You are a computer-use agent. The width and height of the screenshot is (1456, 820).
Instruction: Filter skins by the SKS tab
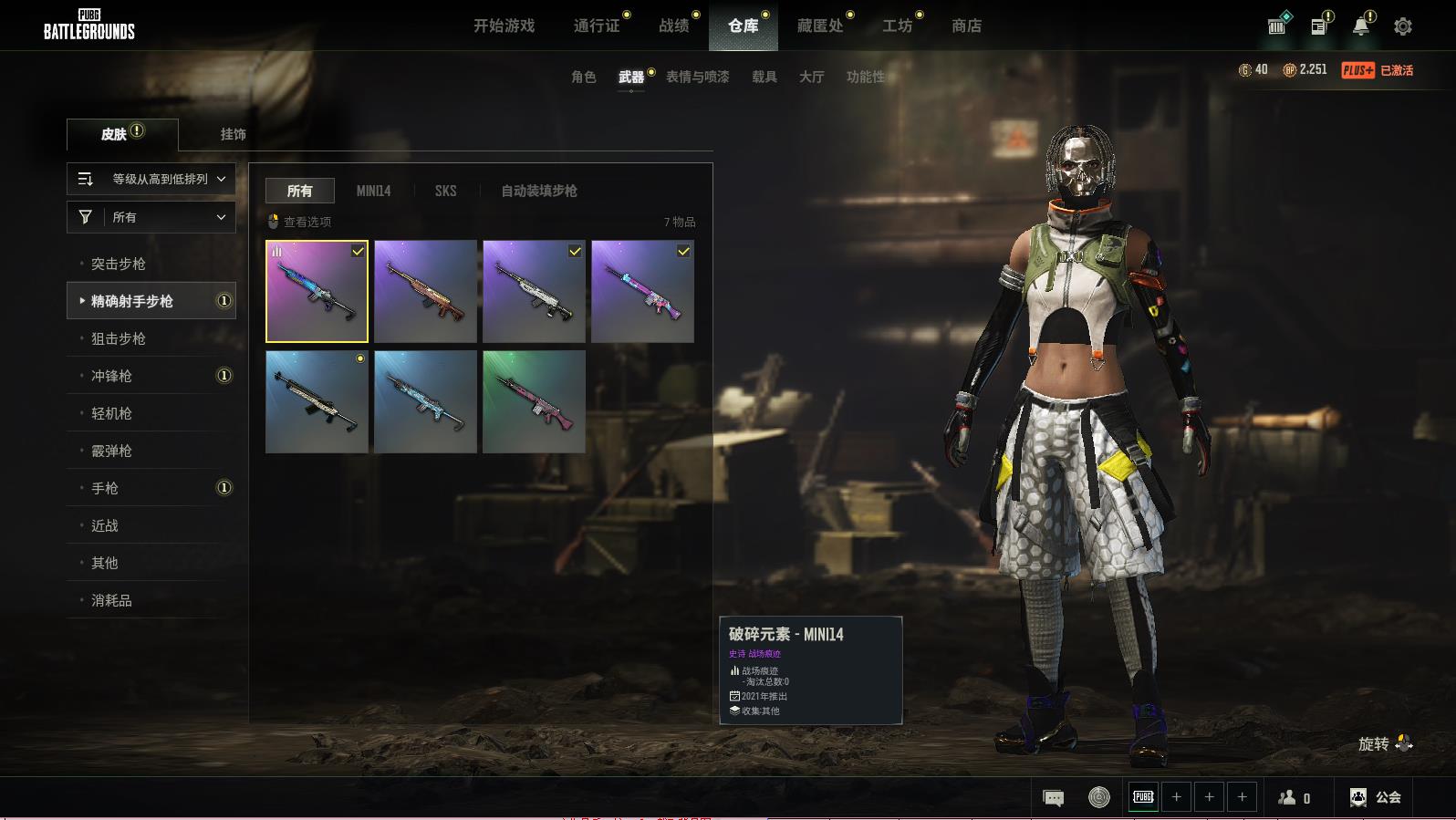[x=445, y=191]
